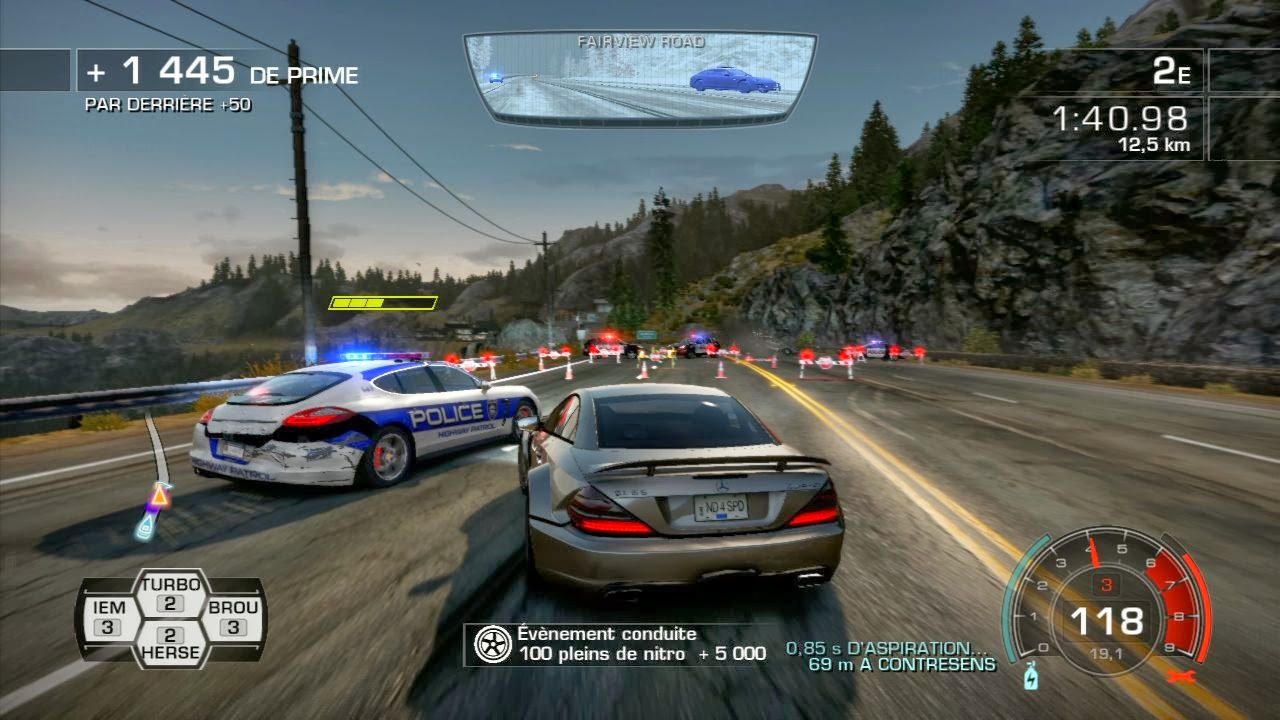Select the wheel icon of the driving event

pyautogui.click(x=492, y=644)
